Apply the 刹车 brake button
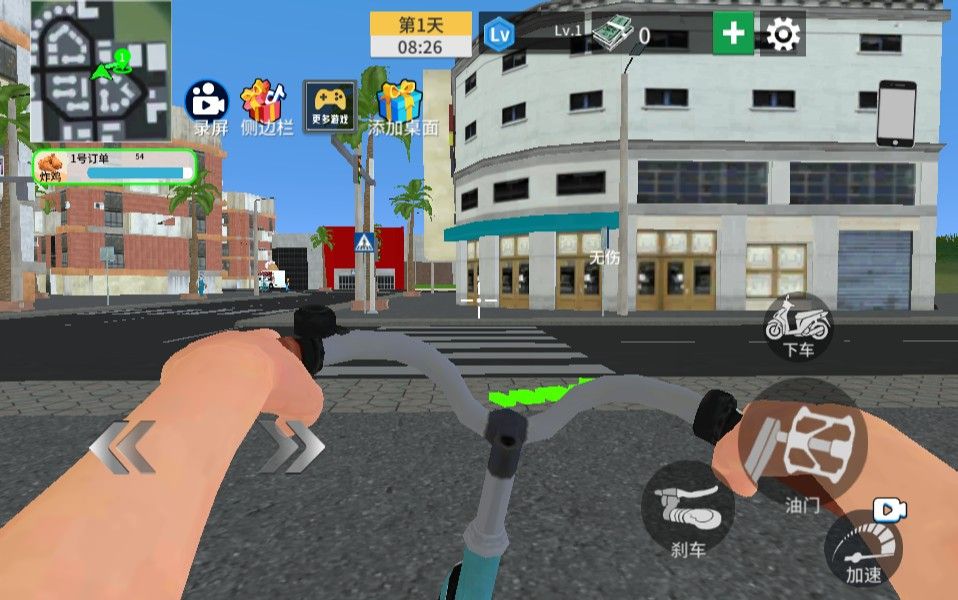 point(687,508)
